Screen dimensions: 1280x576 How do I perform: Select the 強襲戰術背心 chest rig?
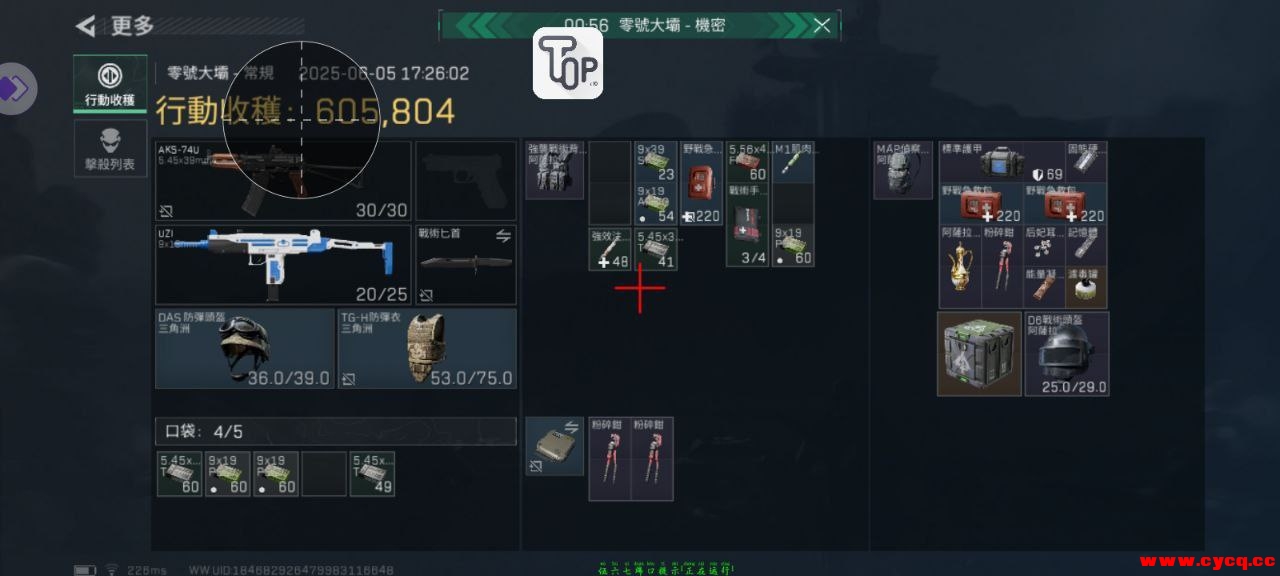[554, 170]
